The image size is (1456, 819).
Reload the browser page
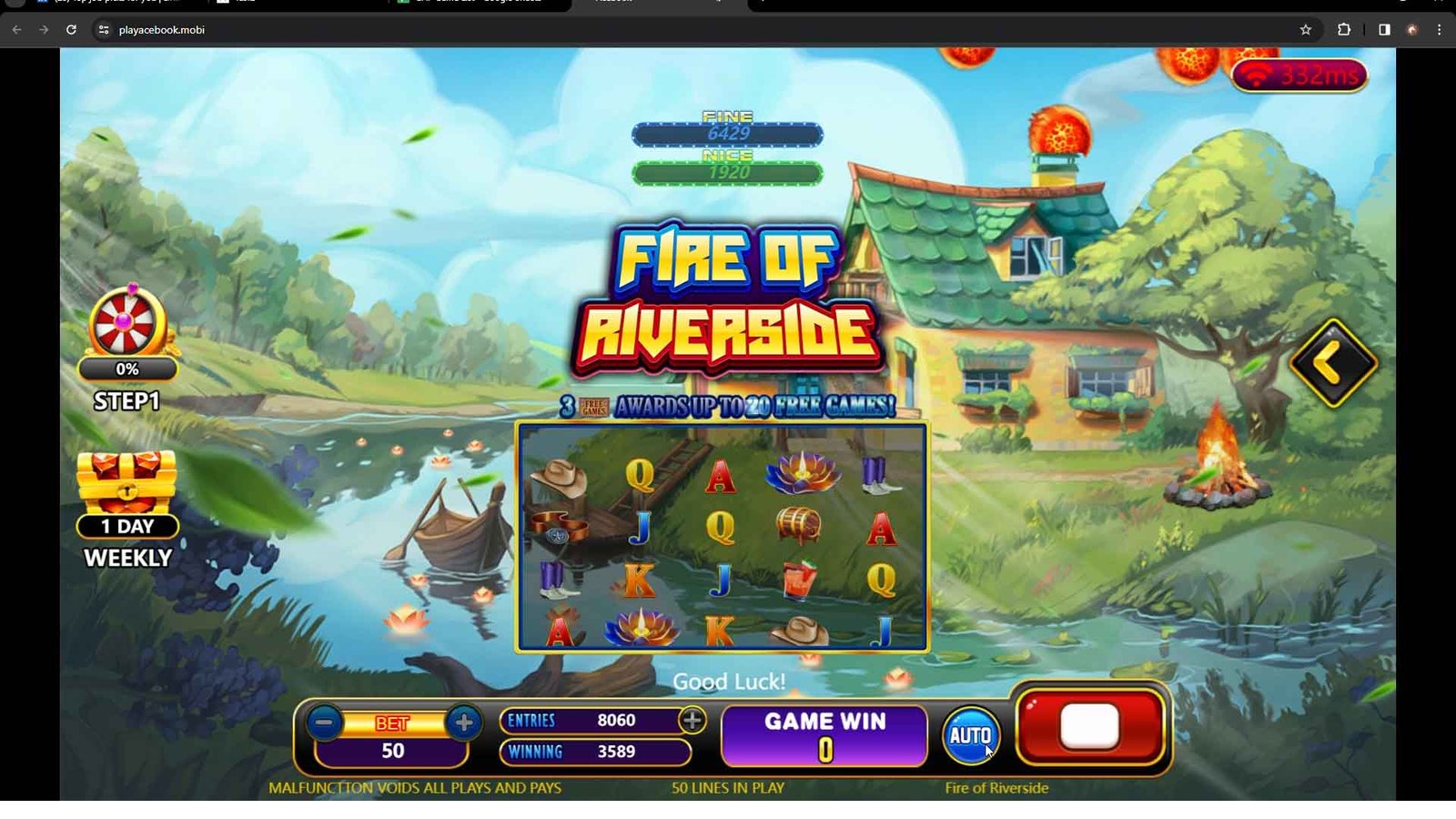(x=71, y=30)
